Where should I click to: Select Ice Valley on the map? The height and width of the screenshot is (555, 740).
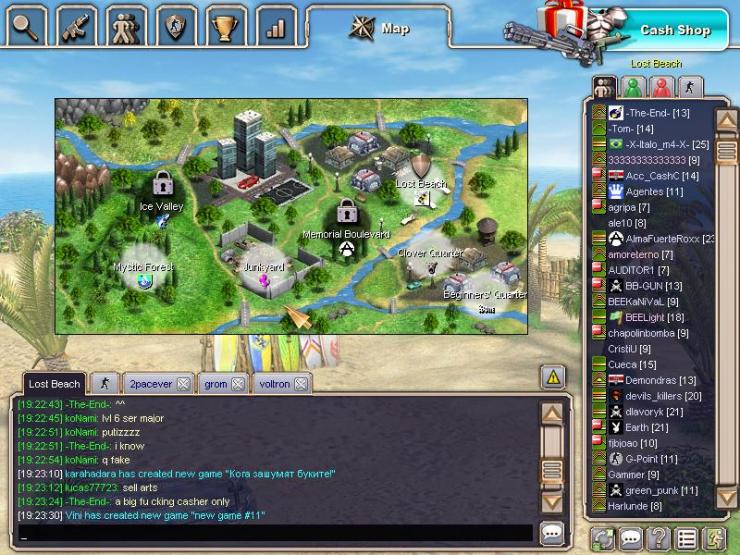[x=161, y=191]
